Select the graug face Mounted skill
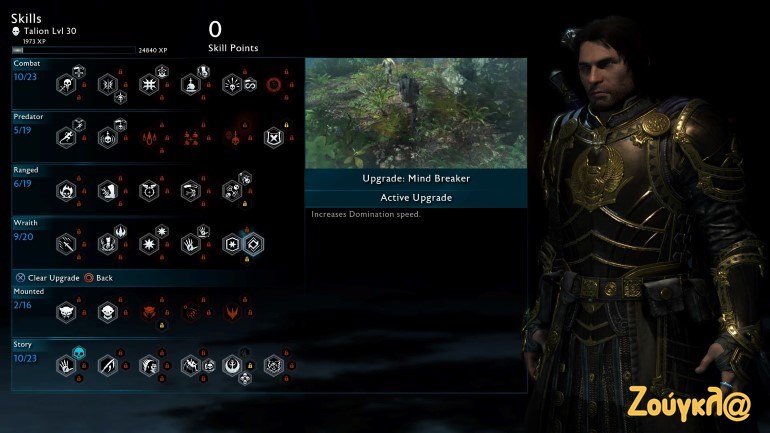 click(107, 312)
